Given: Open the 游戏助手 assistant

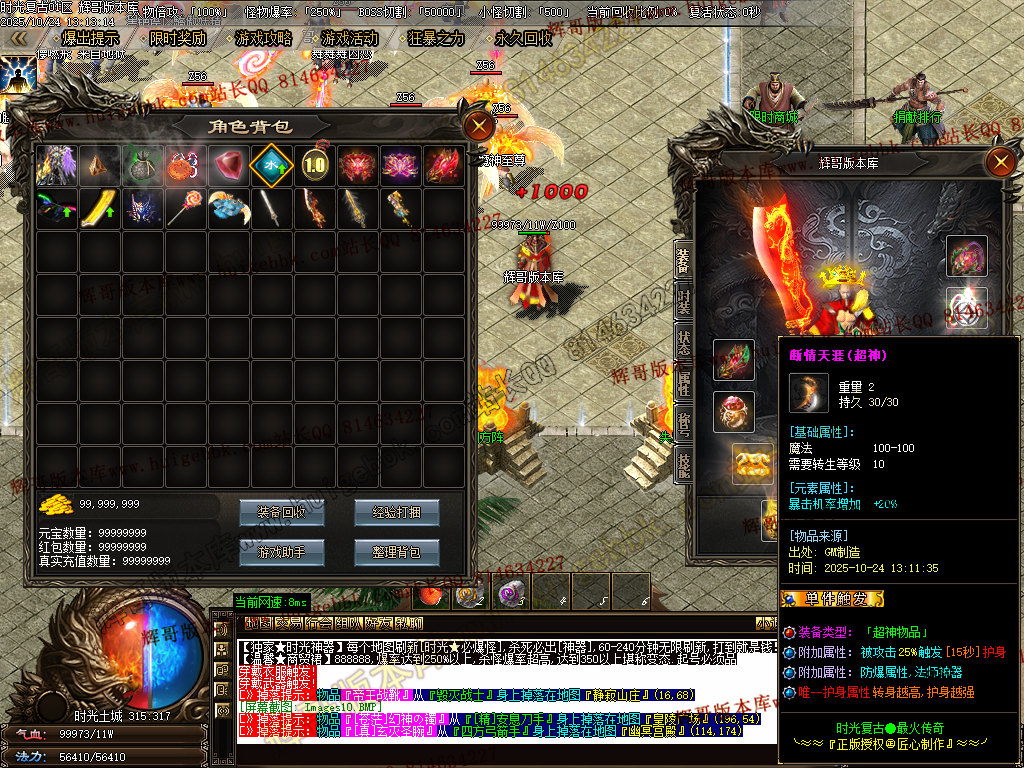Looking at the screenshot, I should (282, 552).
